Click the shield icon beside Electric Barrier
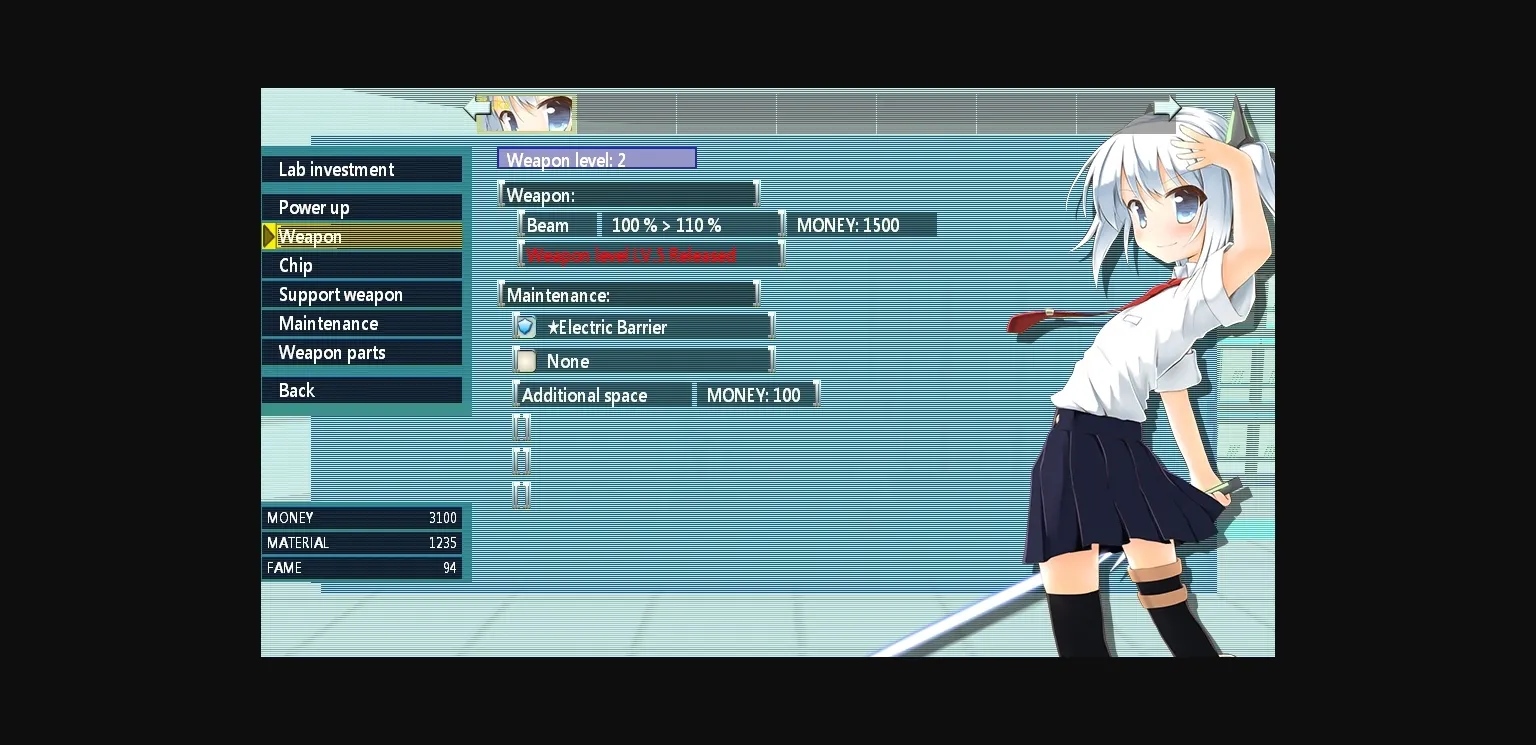This screenshot has width=1536, height=745. 525,326
